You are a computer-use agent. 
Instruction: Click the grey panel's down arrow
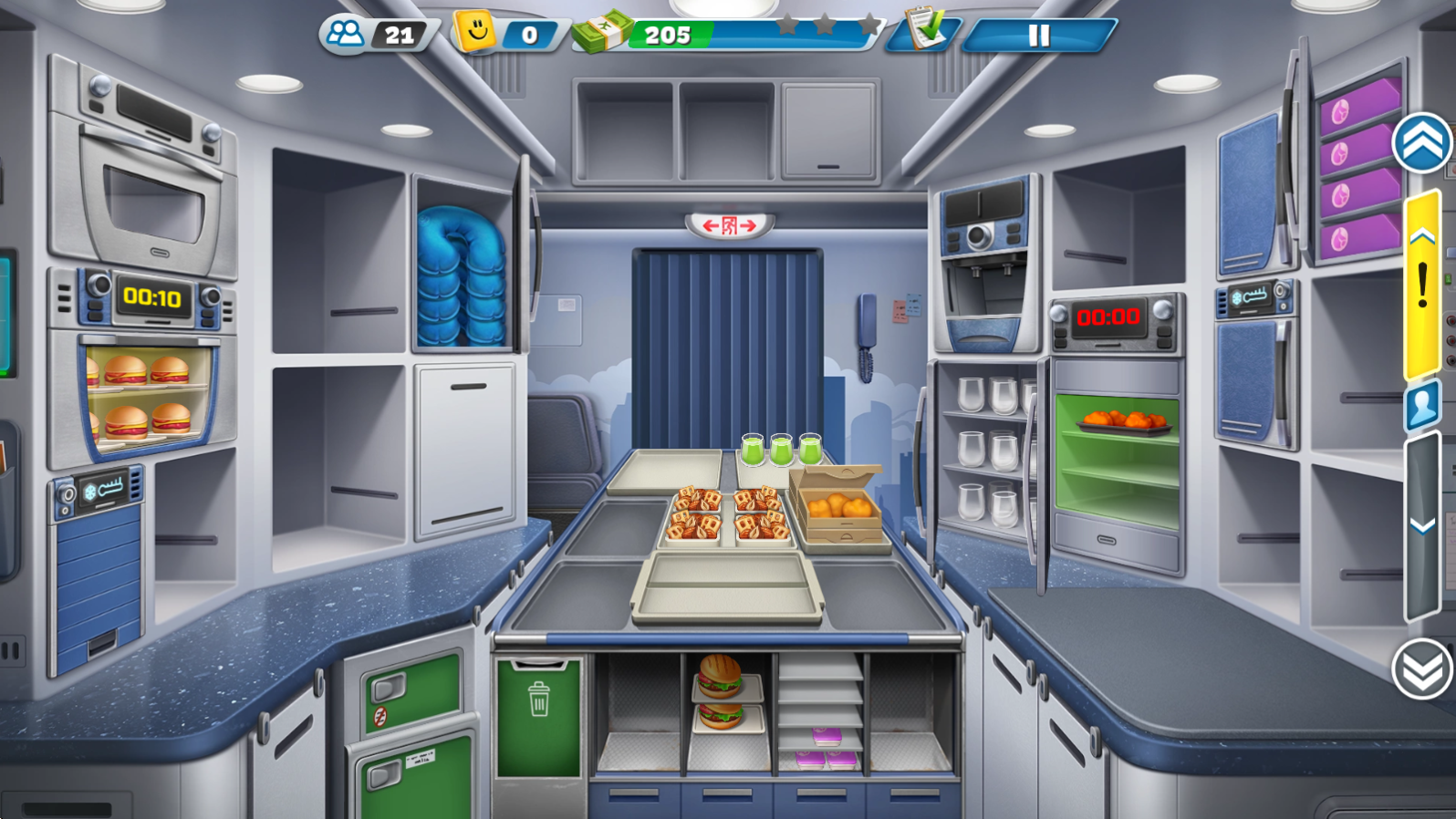(1422, 526)
